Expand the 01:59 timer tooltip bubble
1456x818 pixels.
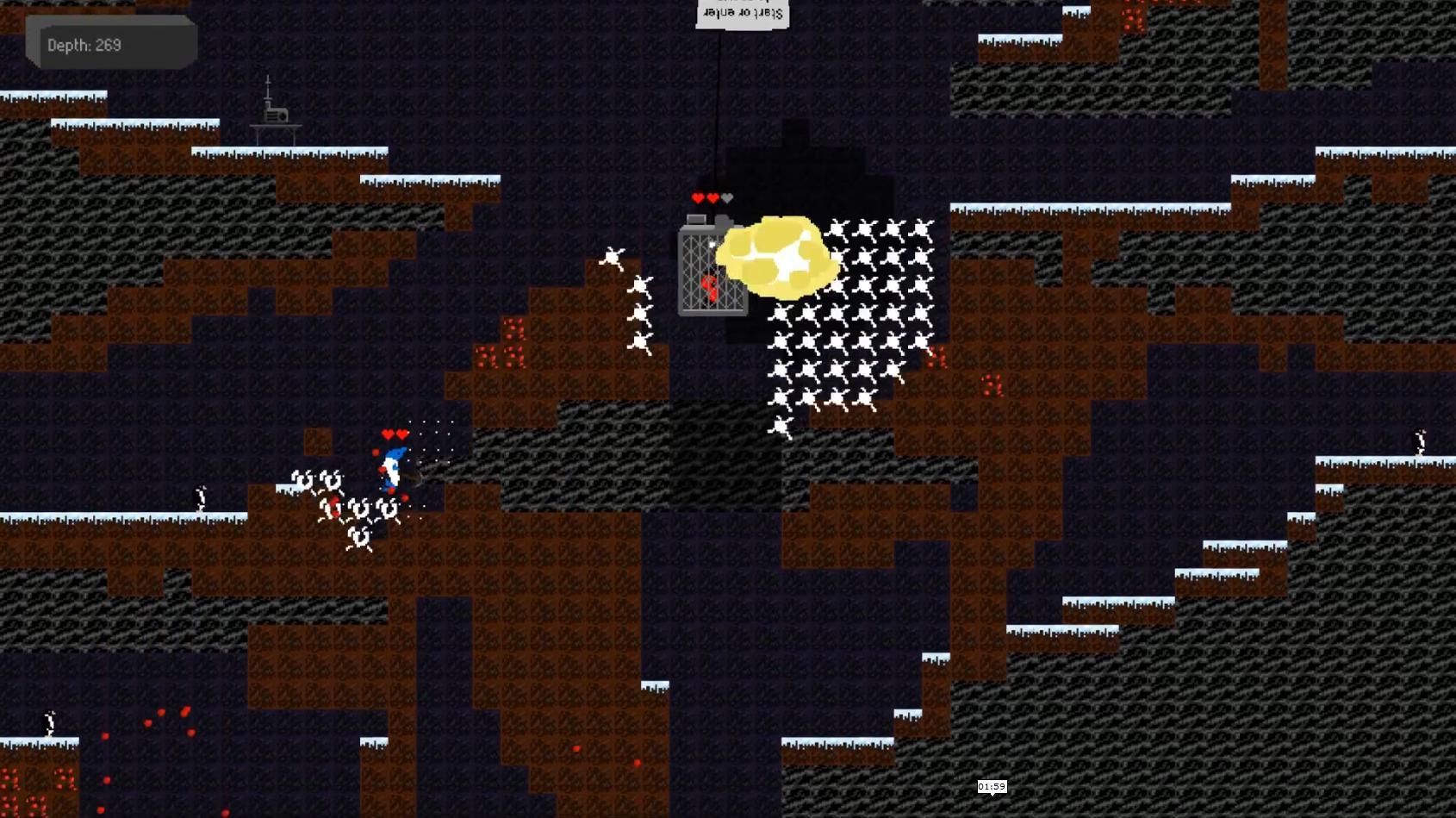click(x=991, y=786)
